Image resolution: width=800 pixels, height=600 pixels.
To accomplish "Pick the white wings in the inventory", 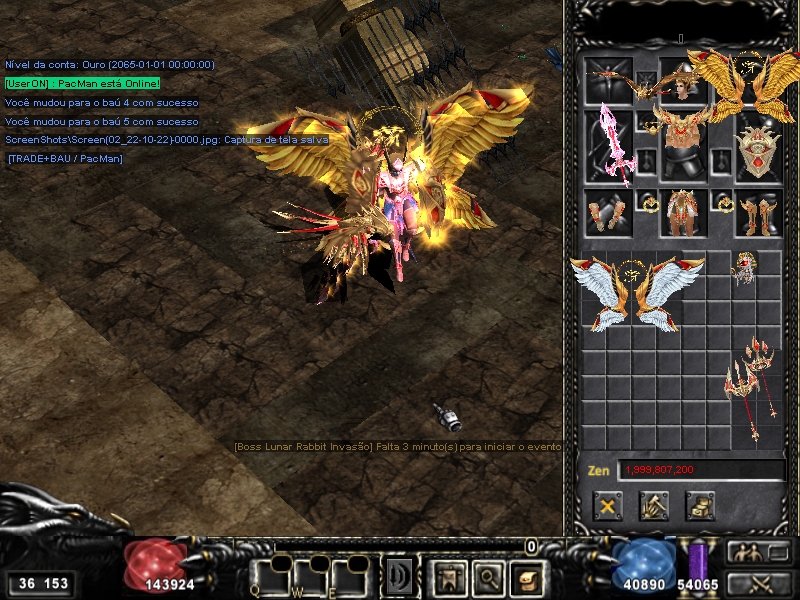I will [636, 291].
